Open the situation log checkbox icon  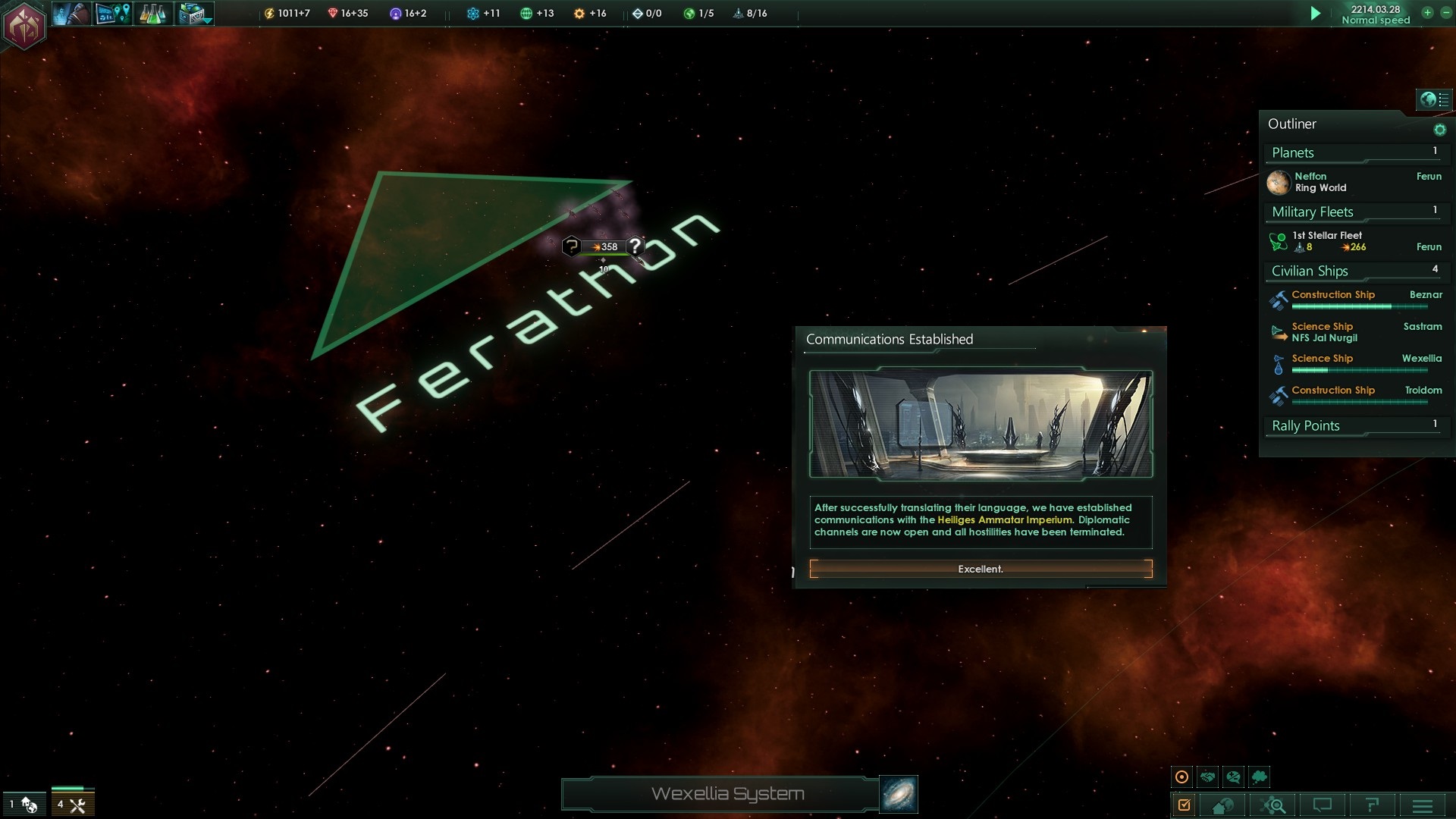(1185, 805)
